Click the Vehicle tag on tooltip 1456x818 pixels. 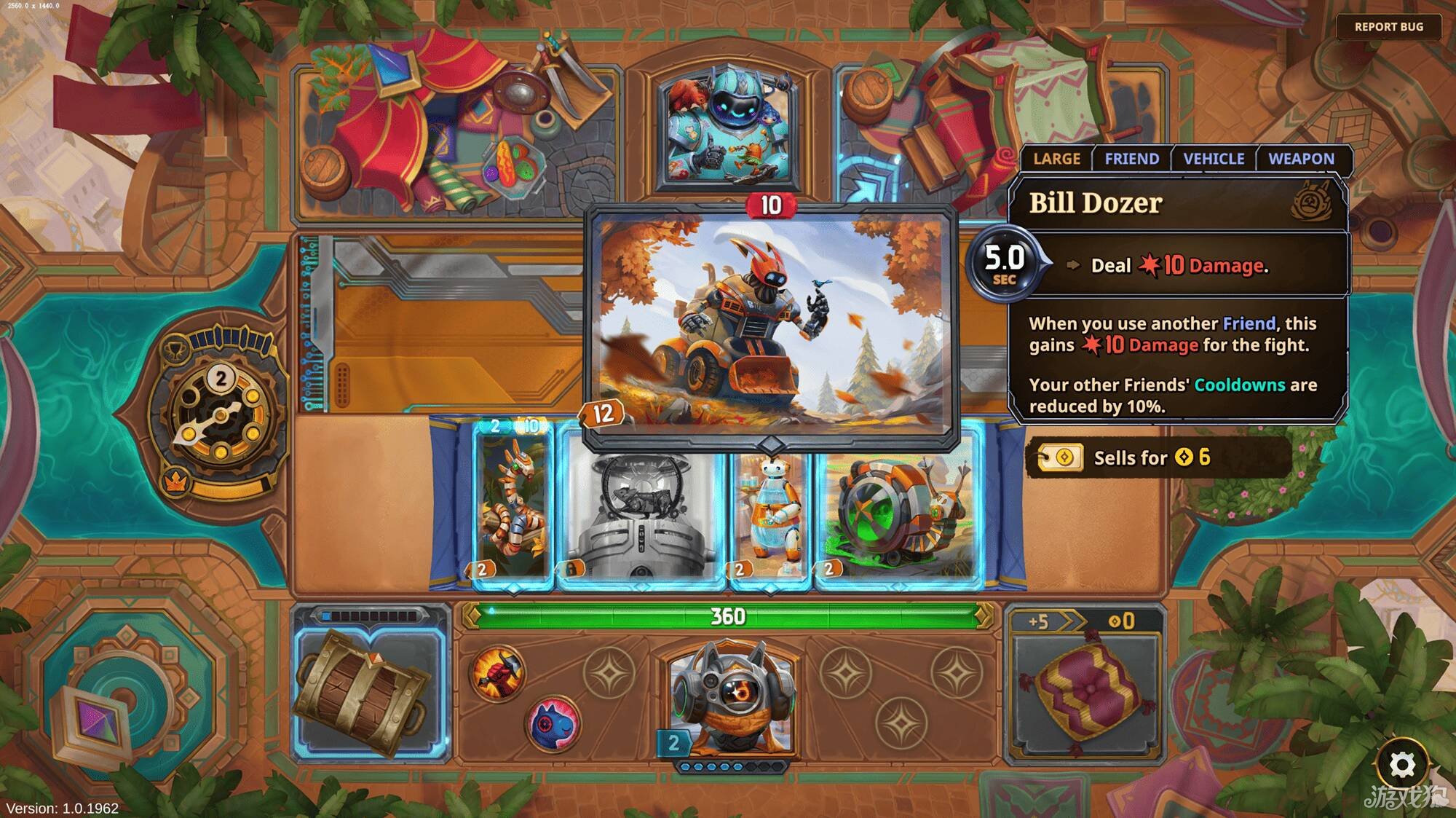[x=1214, y=159]
